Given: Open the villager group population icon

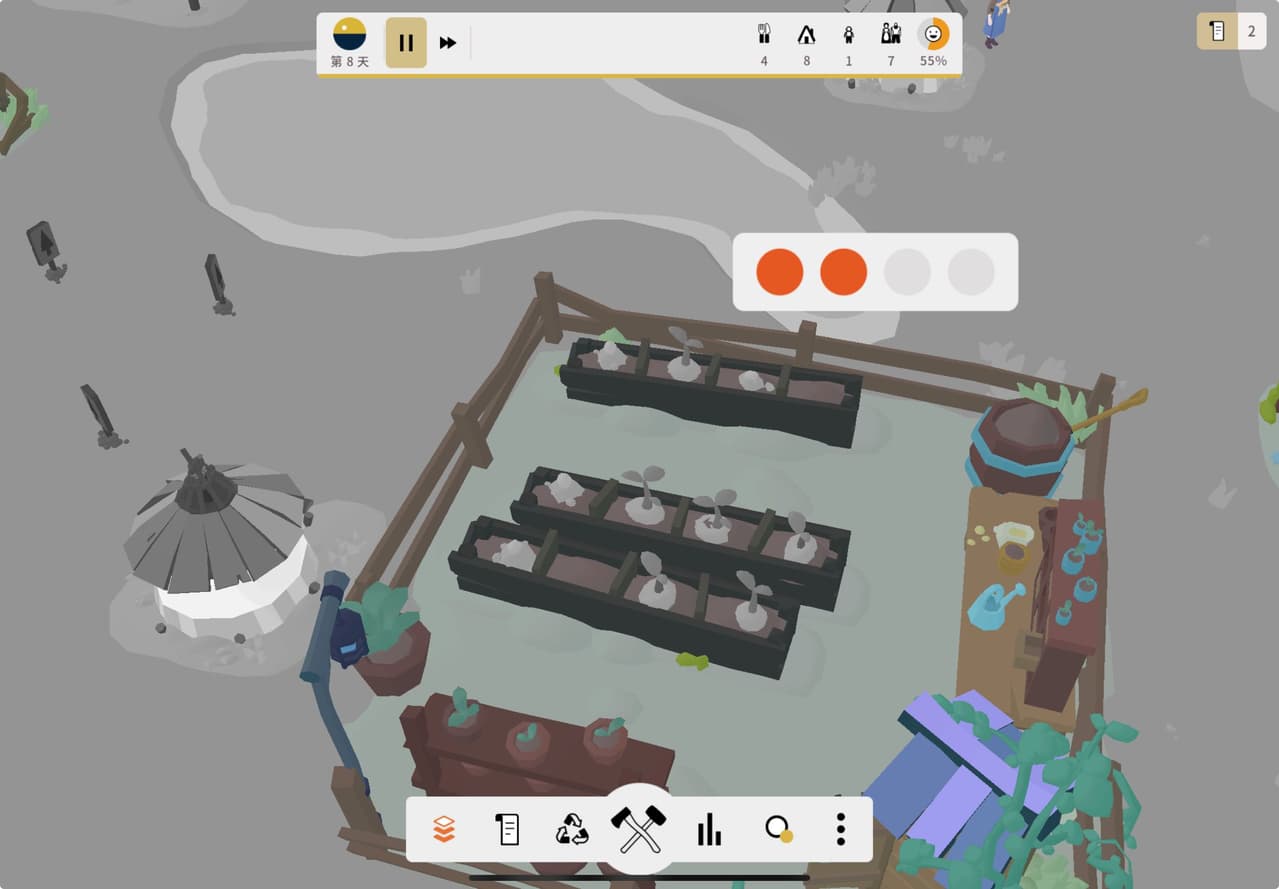Looking at the screenshot, I should tap(891, 35).
